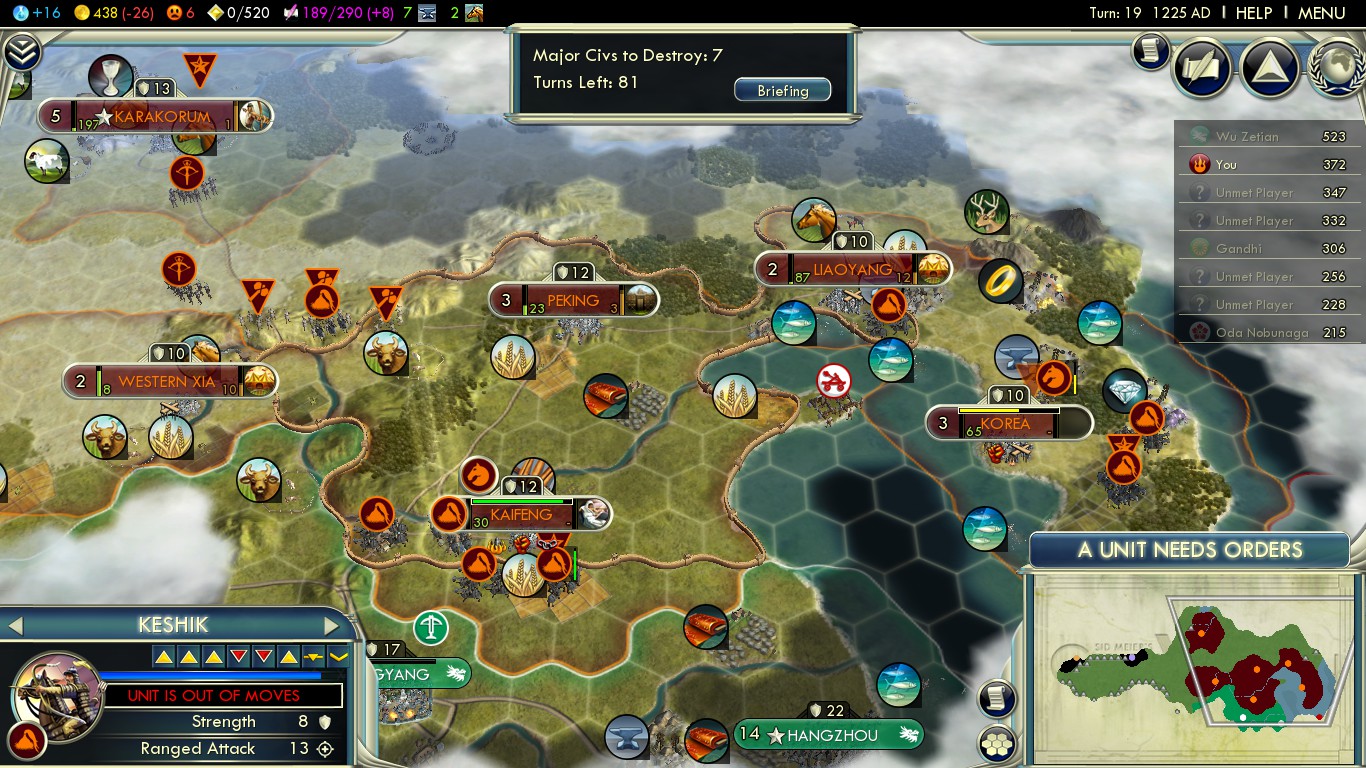The height and width of the screenshot is (768, 1366).
Task: Expand the top-left corner arrow panel
Action: [20, 51]
